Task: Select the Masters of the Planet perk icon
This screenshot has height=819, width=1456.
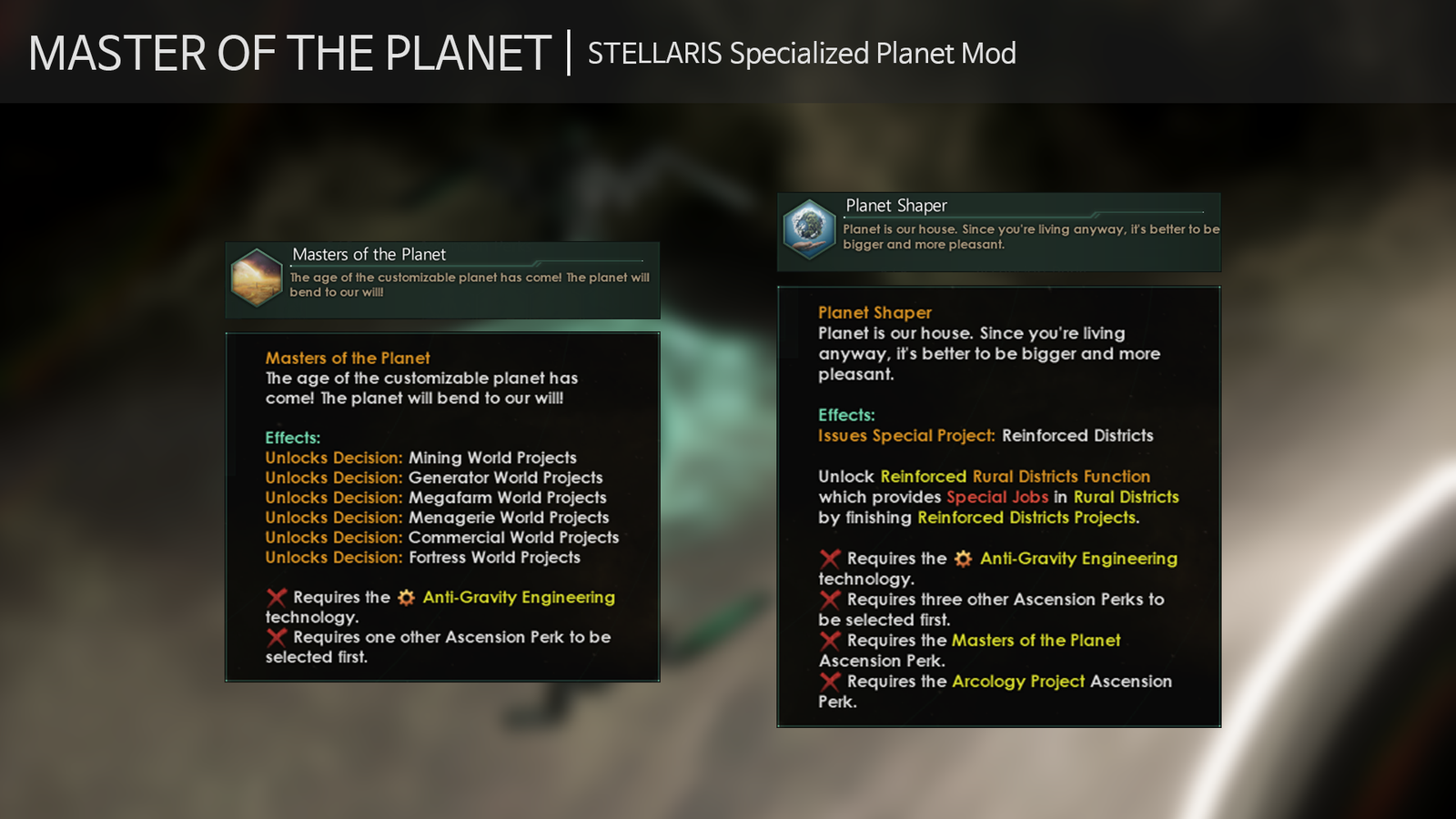Action: tap(256, 278)
